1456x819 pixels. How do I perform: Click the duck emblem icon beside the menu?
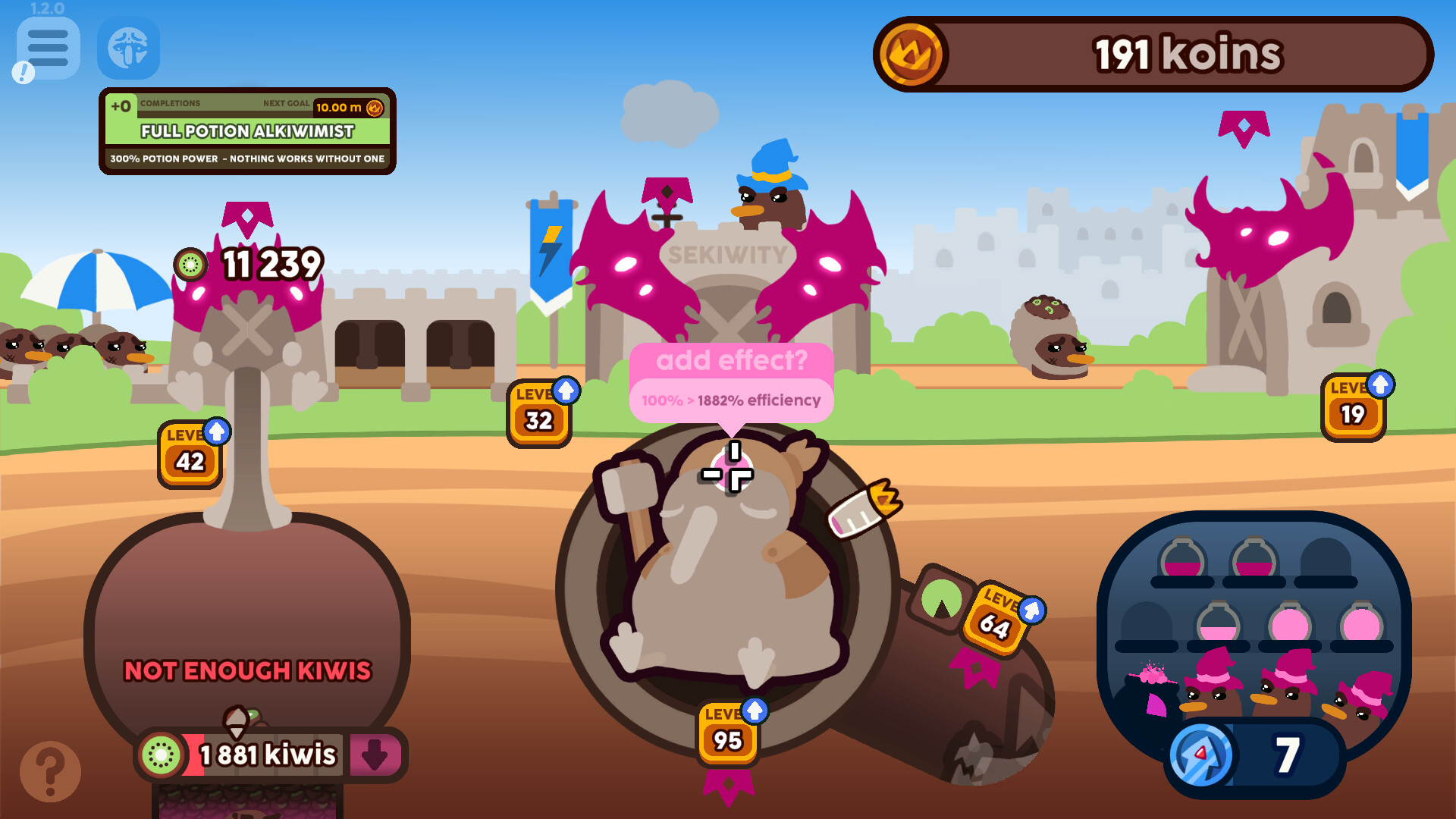[128, 49]
